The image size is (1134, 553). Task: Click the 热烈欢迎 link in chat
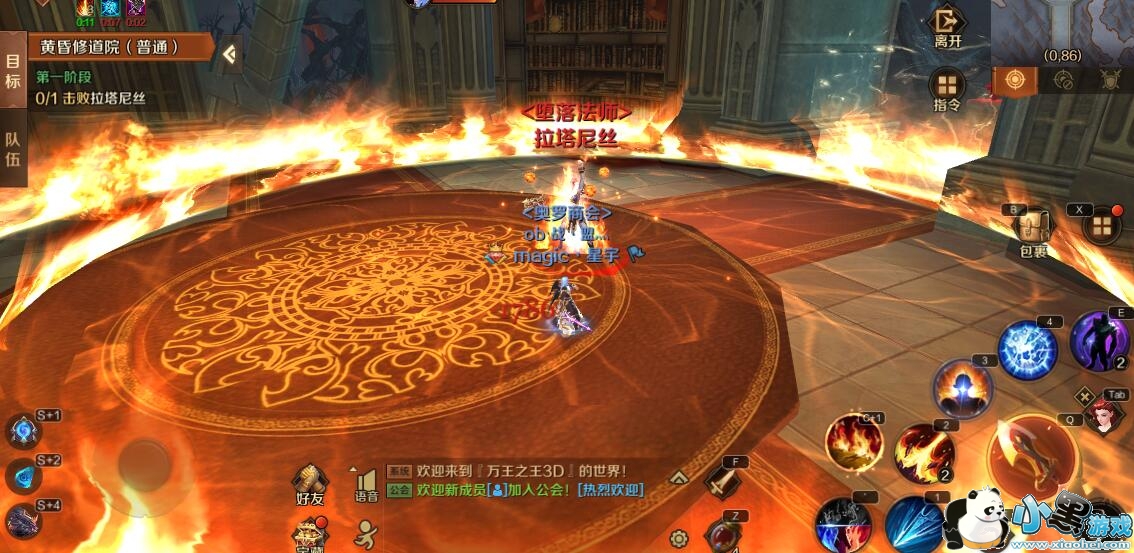click(x=610, y=490)
